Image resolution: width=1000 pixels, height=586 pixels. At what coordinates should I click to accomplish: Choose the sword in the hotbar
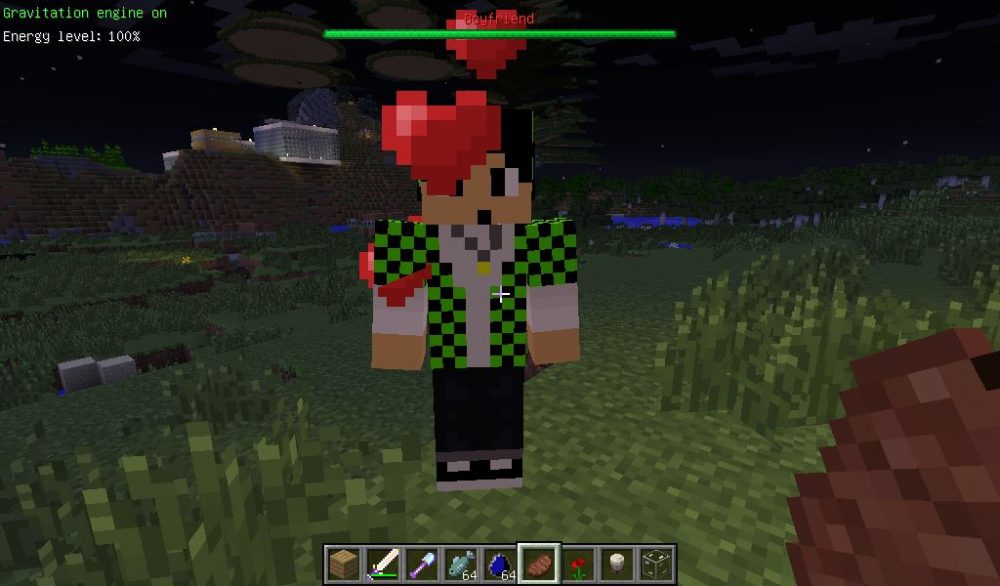[382, 564]
